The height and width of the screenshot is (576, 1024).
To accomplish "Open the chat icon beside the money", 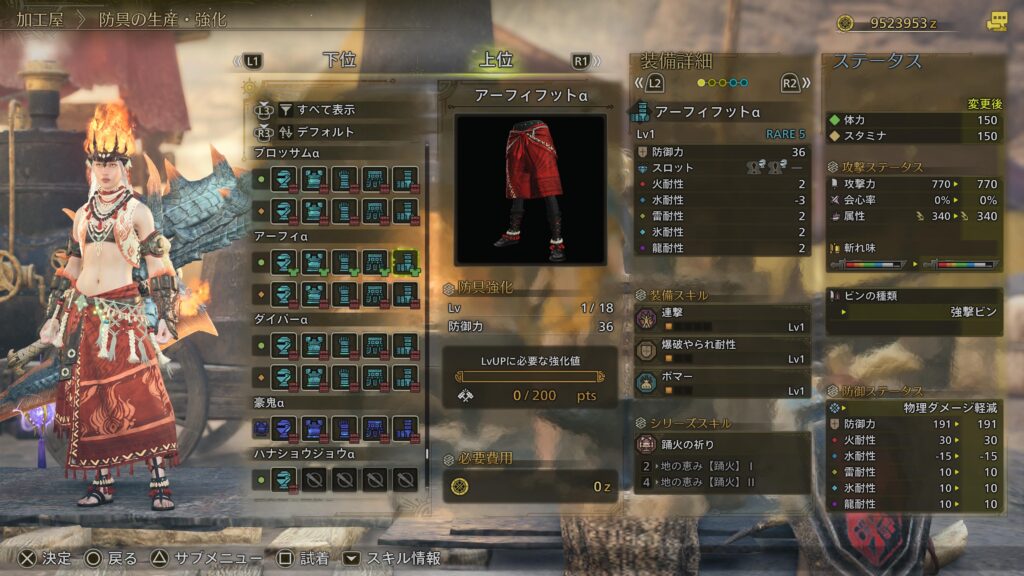I will click(x=996, y=21).
